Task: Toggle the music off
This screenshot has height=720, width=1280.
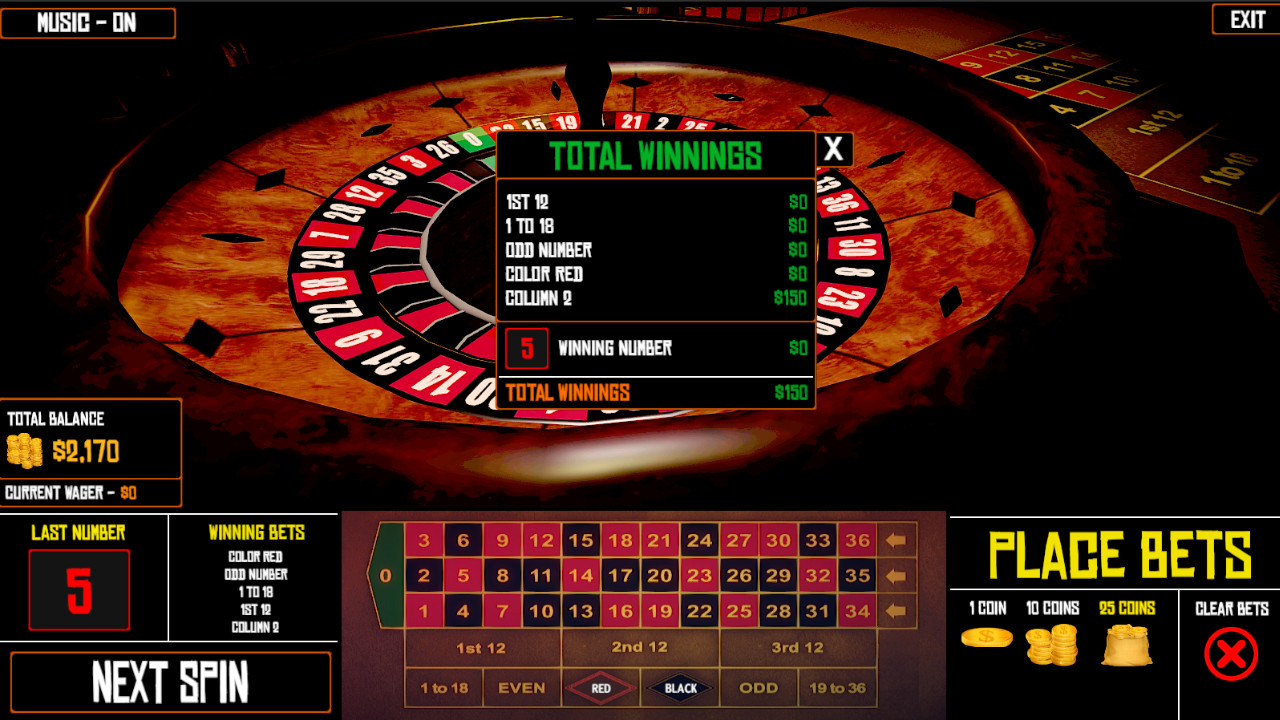Action: coord(88,22)
